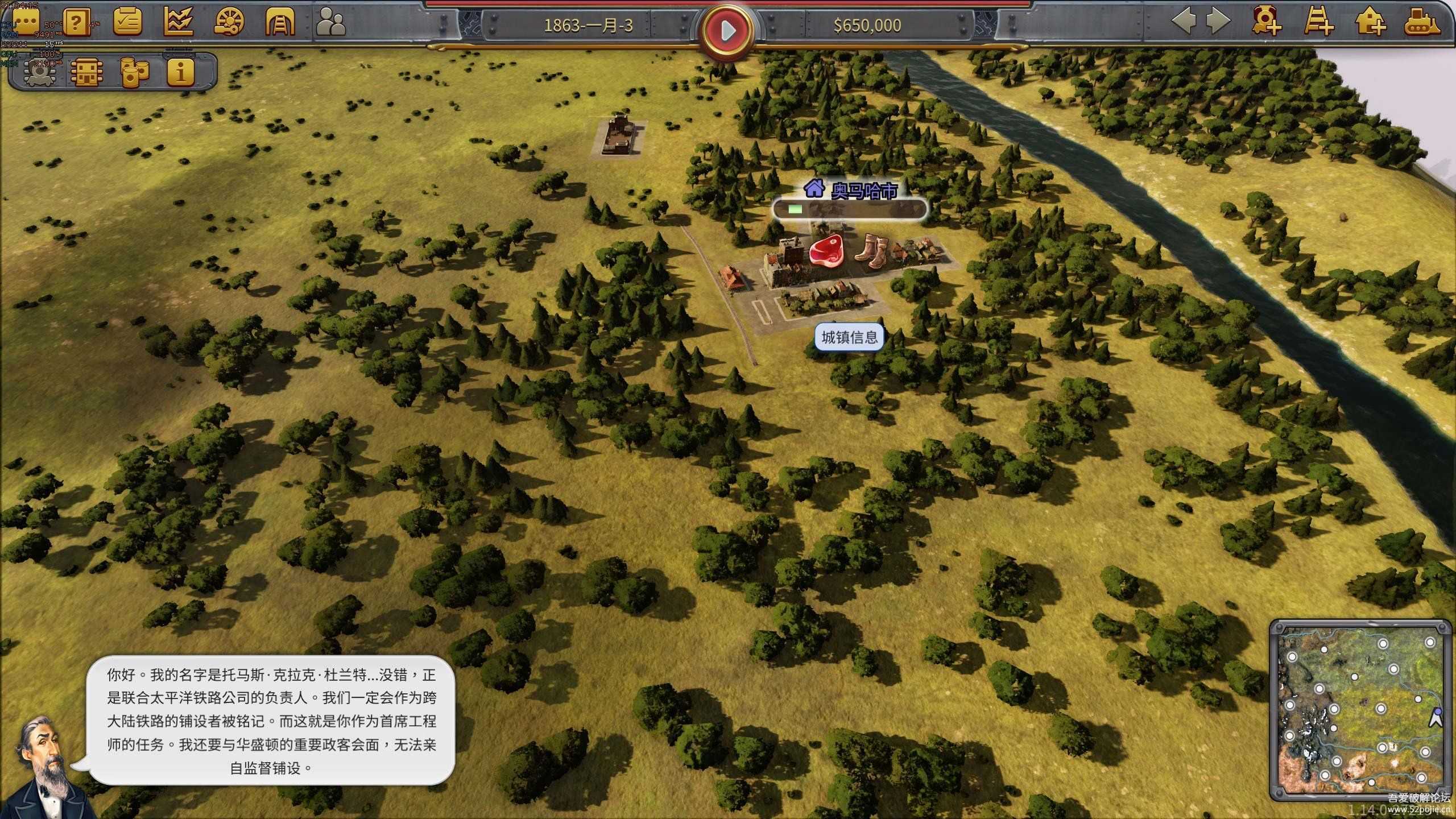Click the grey two-people silhouettes icon
1456x819 pixels.
331,23
